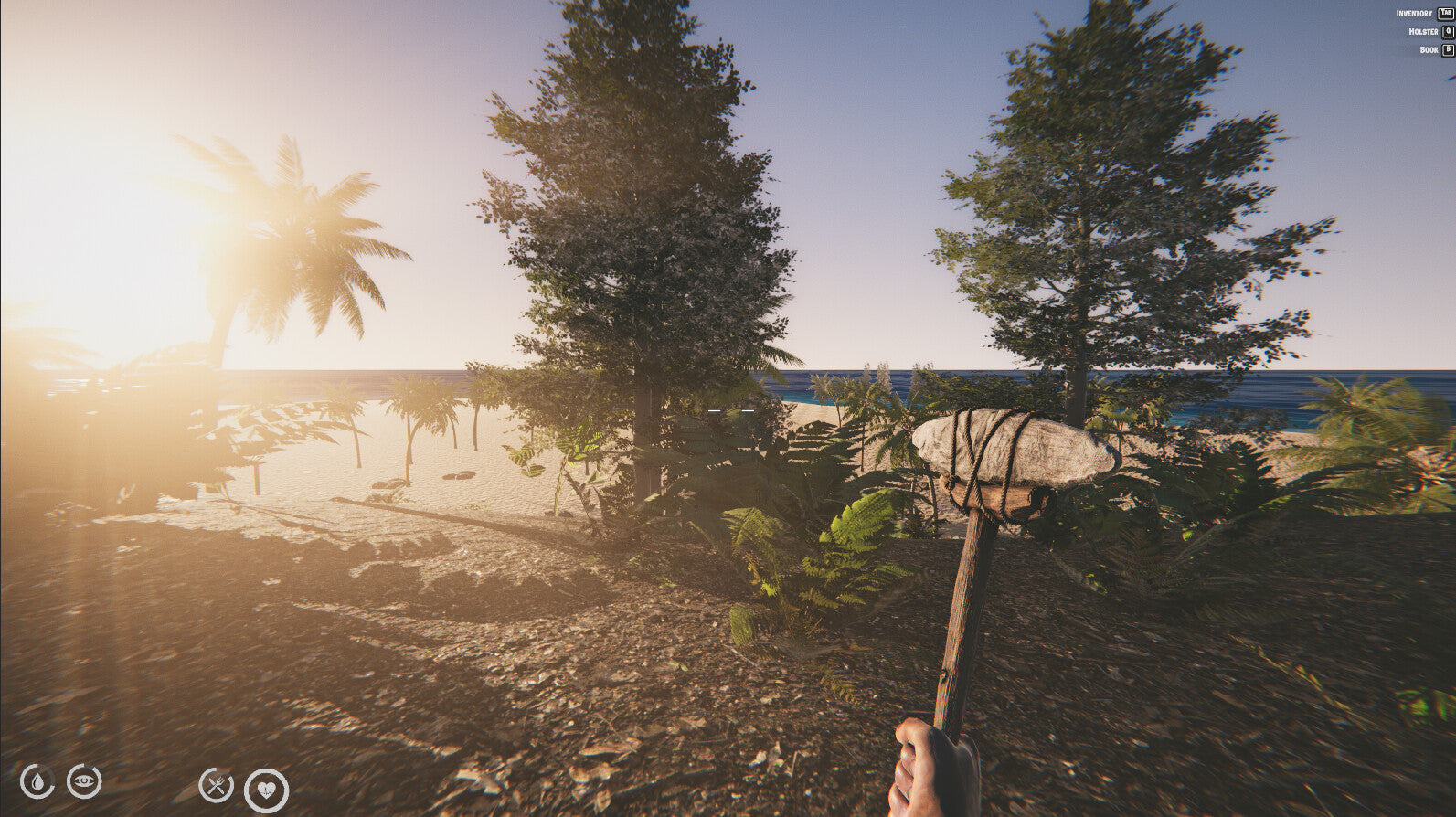The width and height of the screenshot is (1456, 817).
Task: Select the heart health icon
Action: click(x=266, y=790)
